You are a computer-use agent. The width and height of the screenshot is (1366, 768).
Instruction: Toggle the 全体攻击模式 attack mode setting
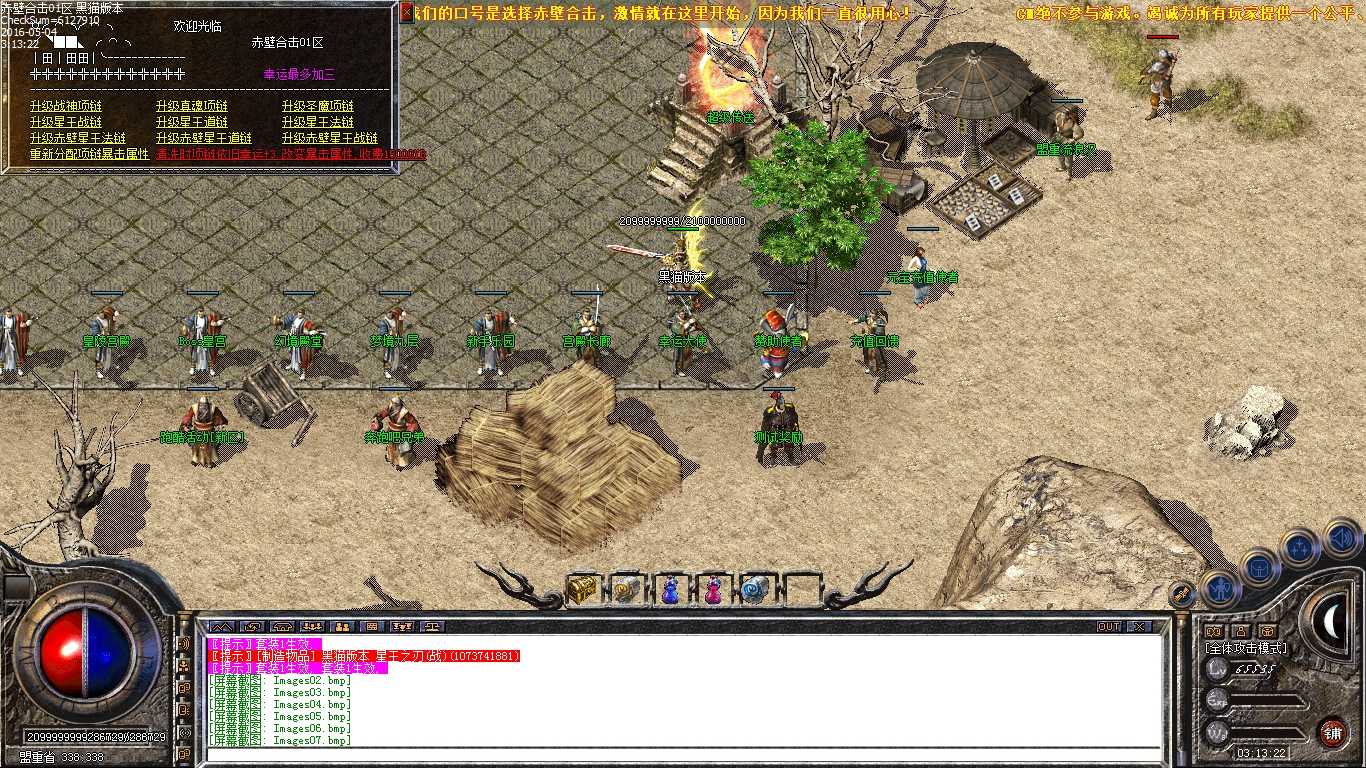coord(1246,649)
